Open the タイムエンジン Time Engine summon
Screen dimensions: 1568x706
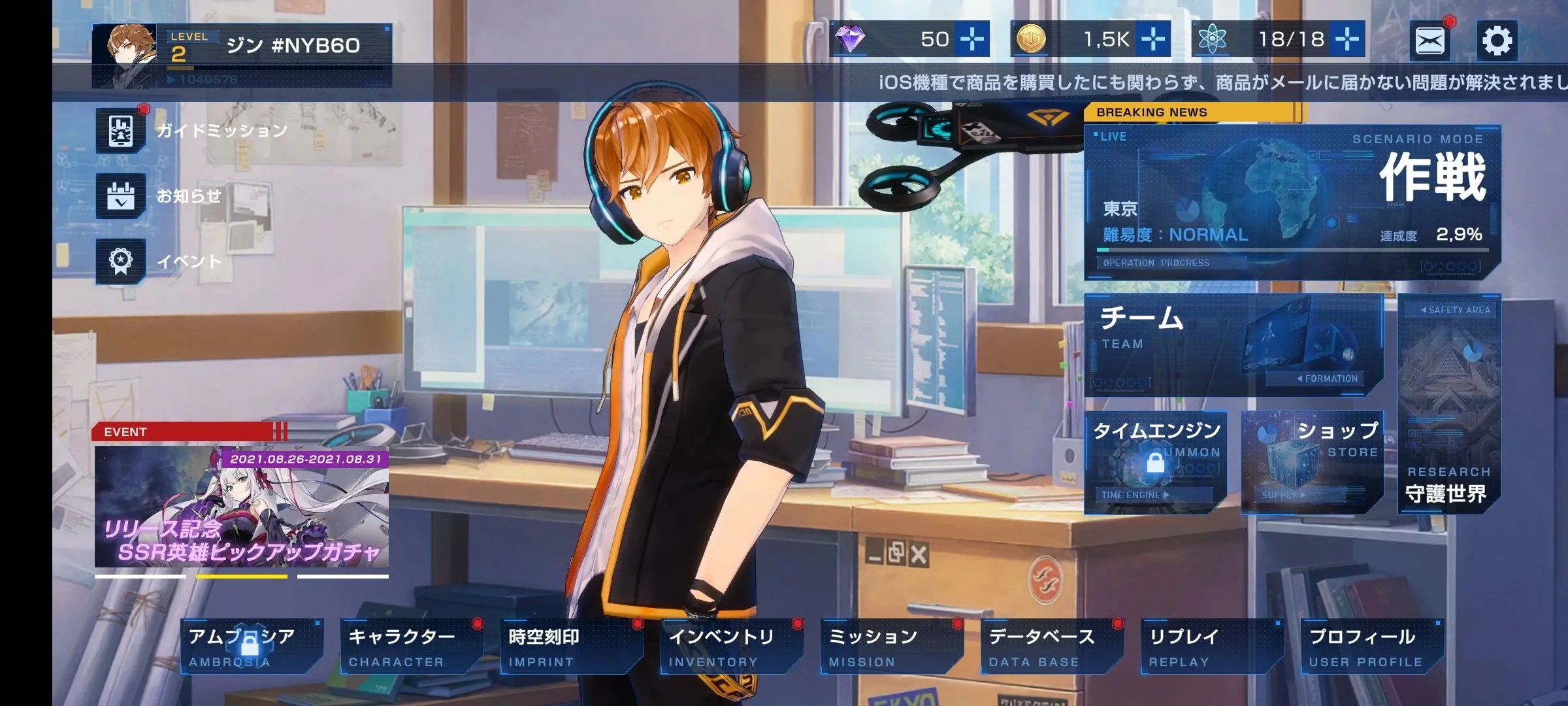[1155, 462]
